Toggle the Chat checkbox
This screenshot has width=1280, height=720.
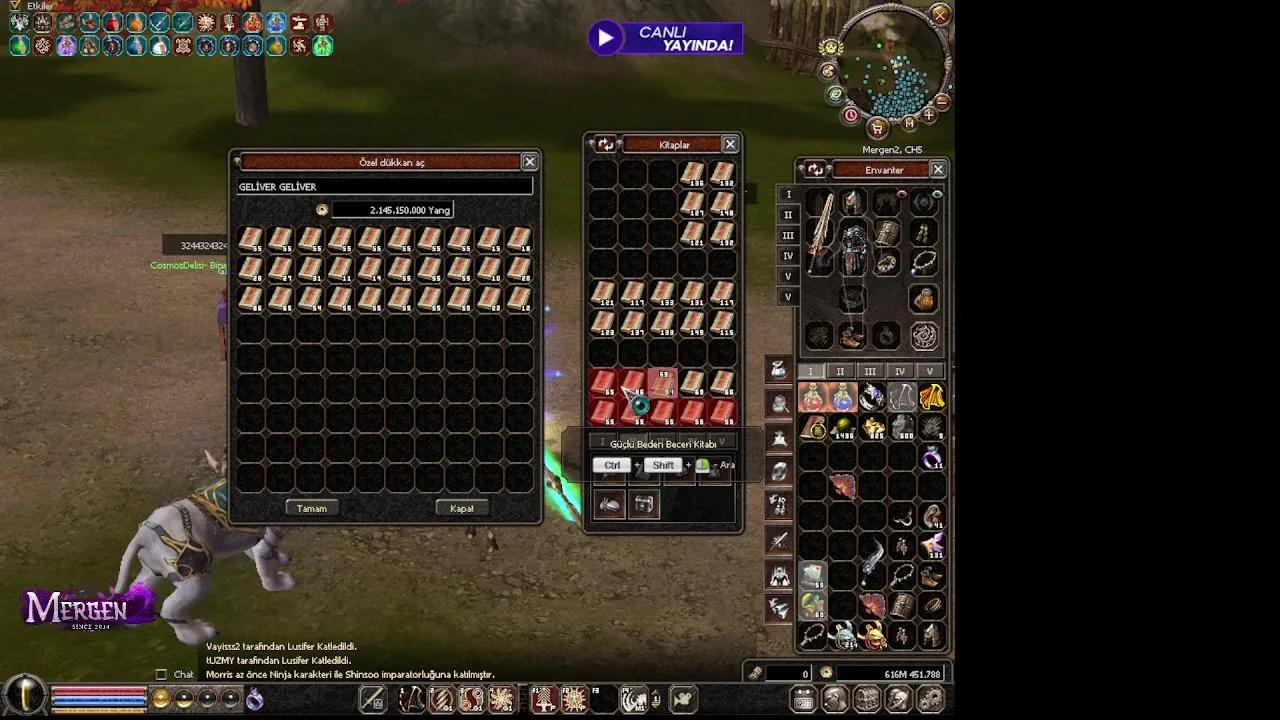coord(161,674)
